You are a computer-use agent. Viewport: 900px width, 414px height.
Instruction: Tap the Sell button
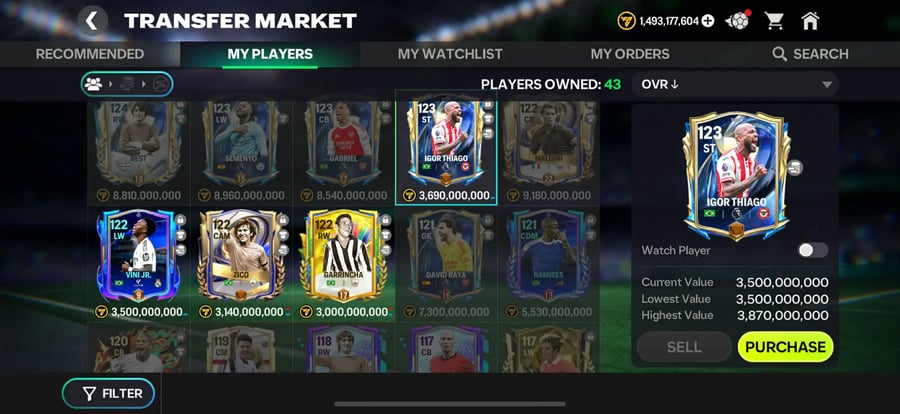(x=684, y=347)
